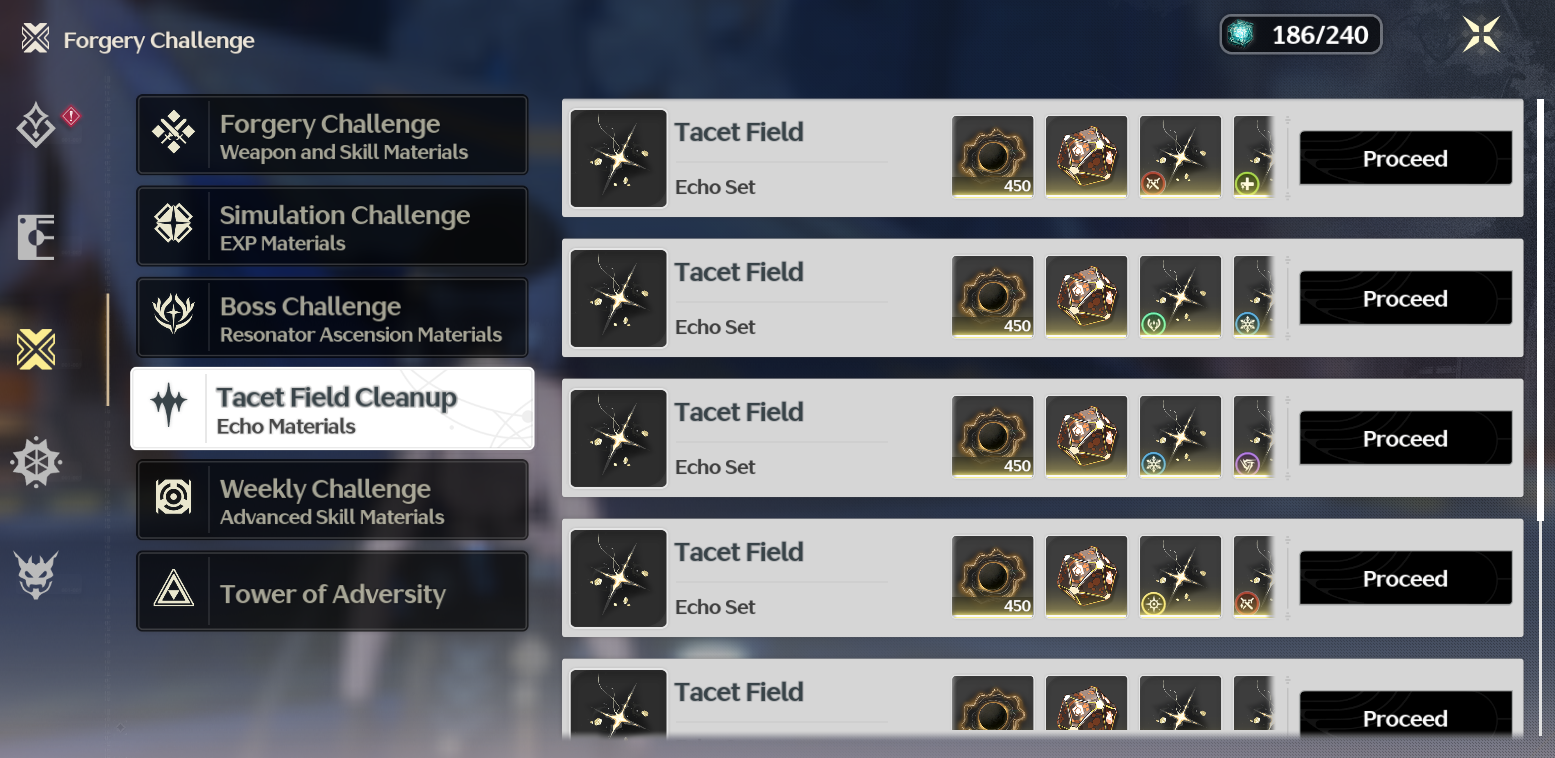
Task: Click the Waveplate icon next to 186/240
Action: (1243, 33)
